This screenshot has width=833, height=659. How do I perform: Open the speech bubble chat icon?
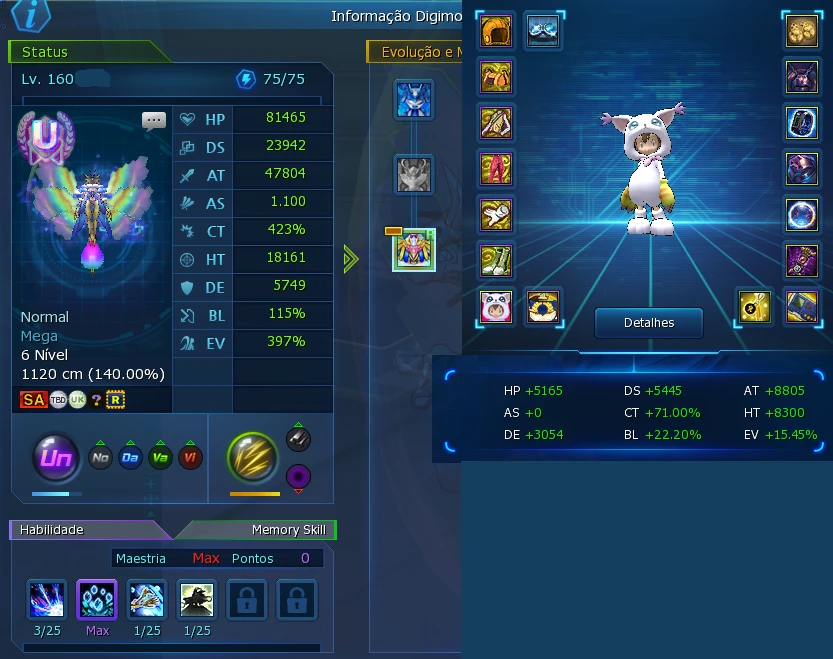[x=154, y=121]
